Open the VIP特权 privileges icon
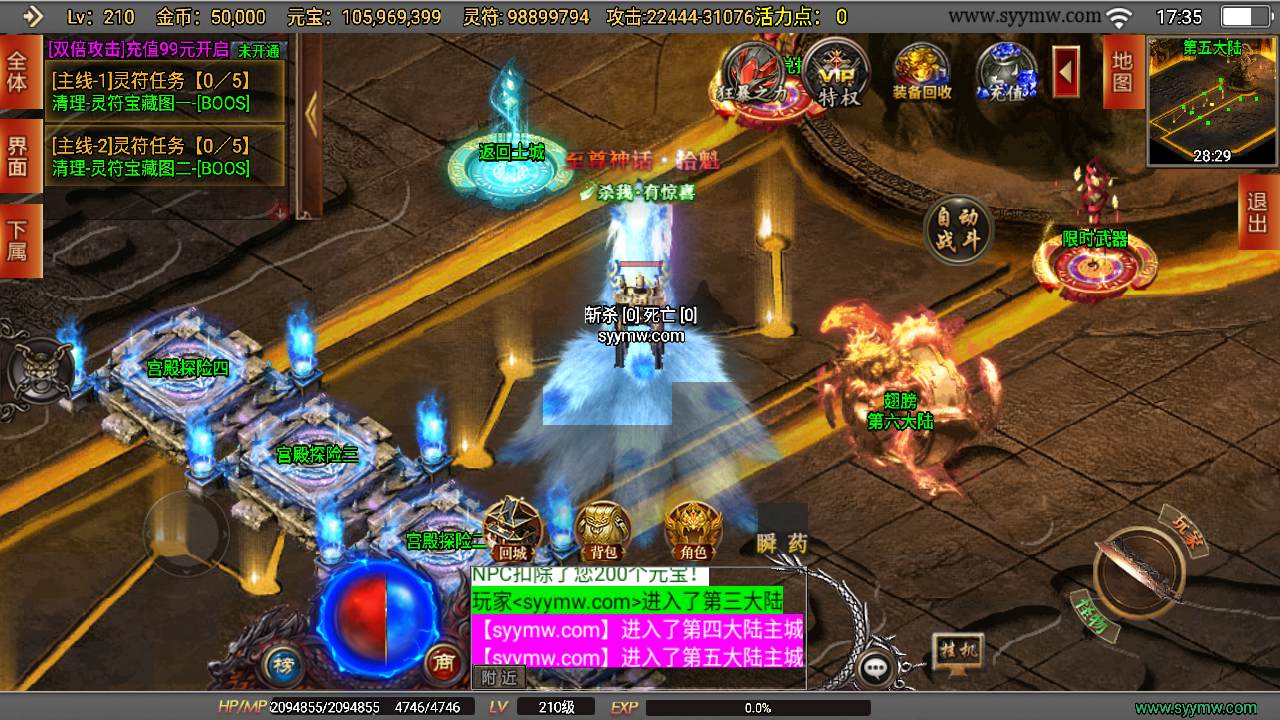The image size is (1280, 720). pyautogui.click(x=838, y=73)
